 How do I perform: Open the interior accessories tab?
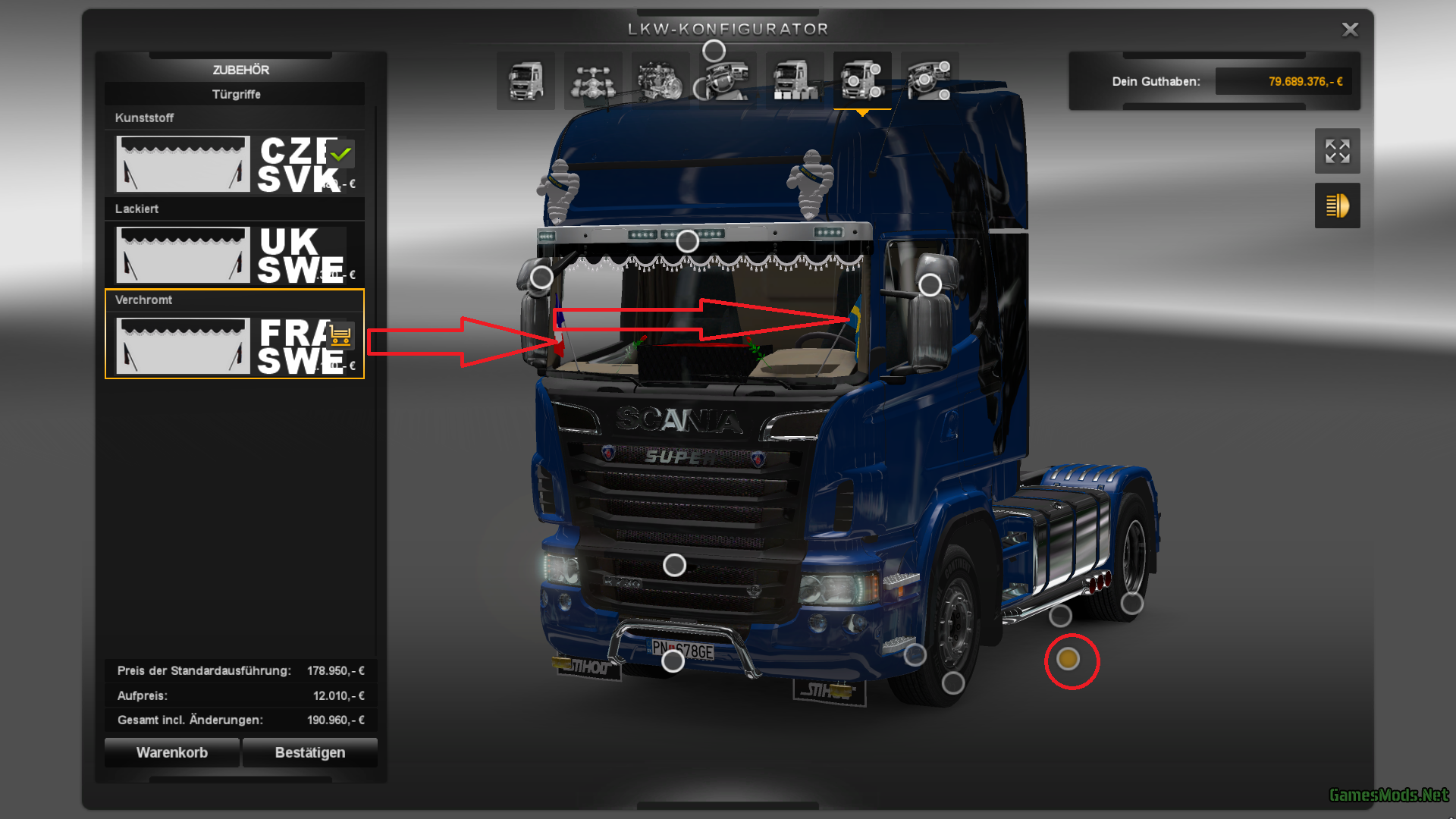click(930, 81)
